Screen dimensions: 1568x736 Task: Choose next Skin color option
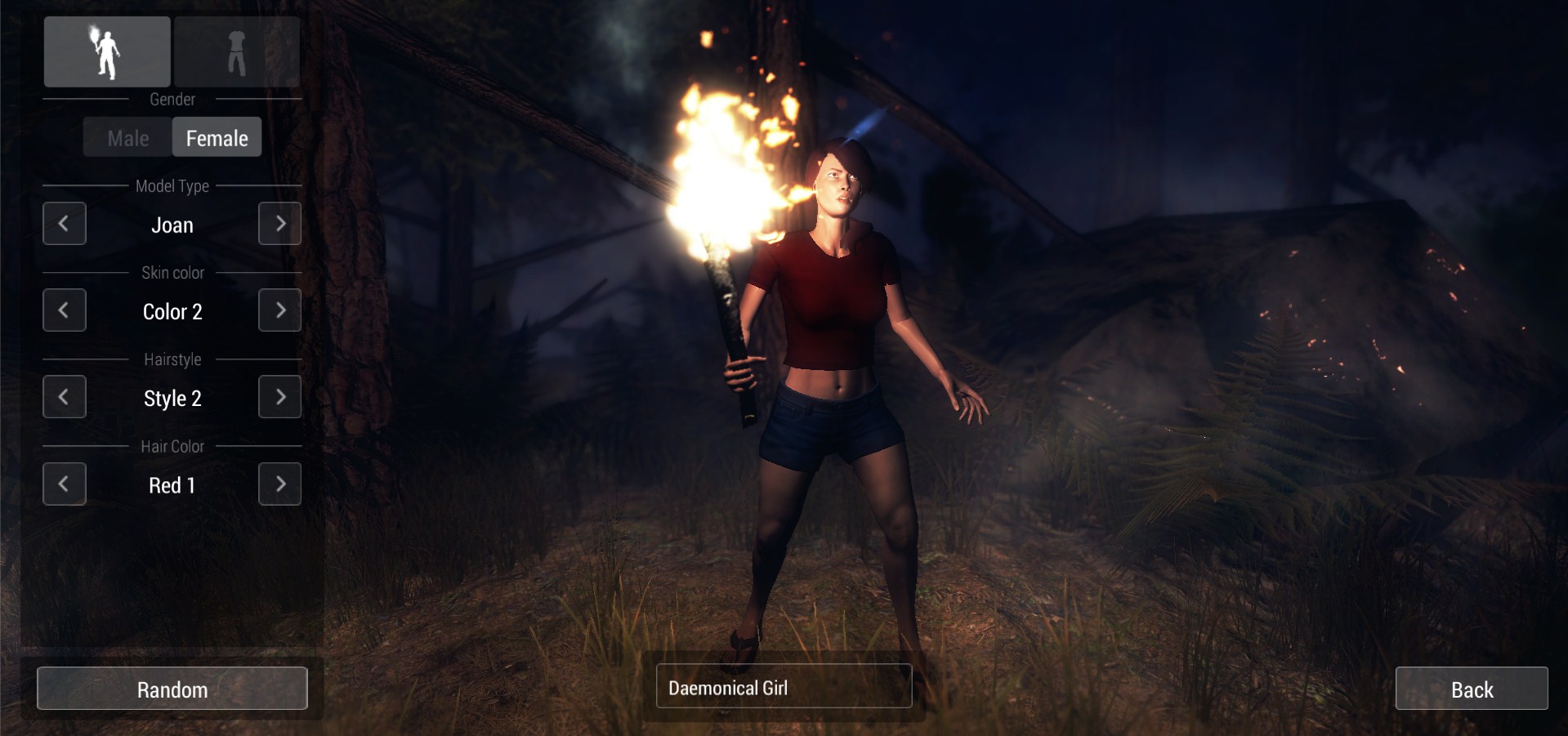[279, 310]
